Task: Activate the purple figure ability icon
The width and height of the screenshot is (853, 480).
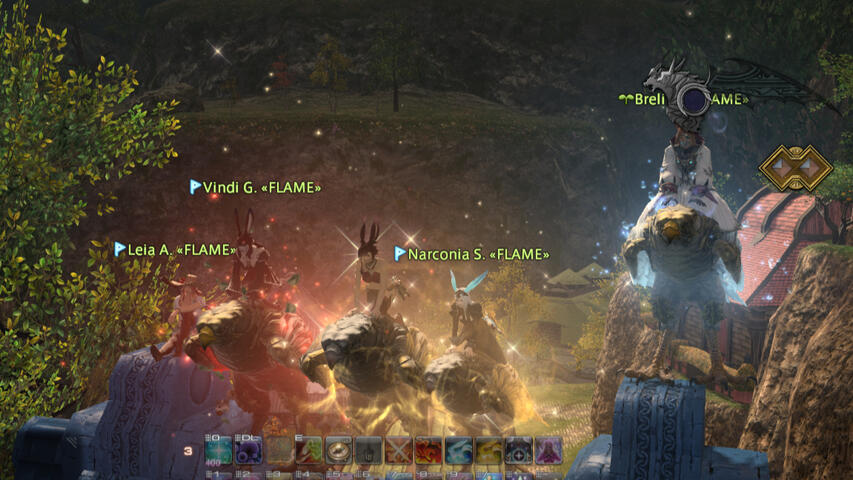Action: 548,452
